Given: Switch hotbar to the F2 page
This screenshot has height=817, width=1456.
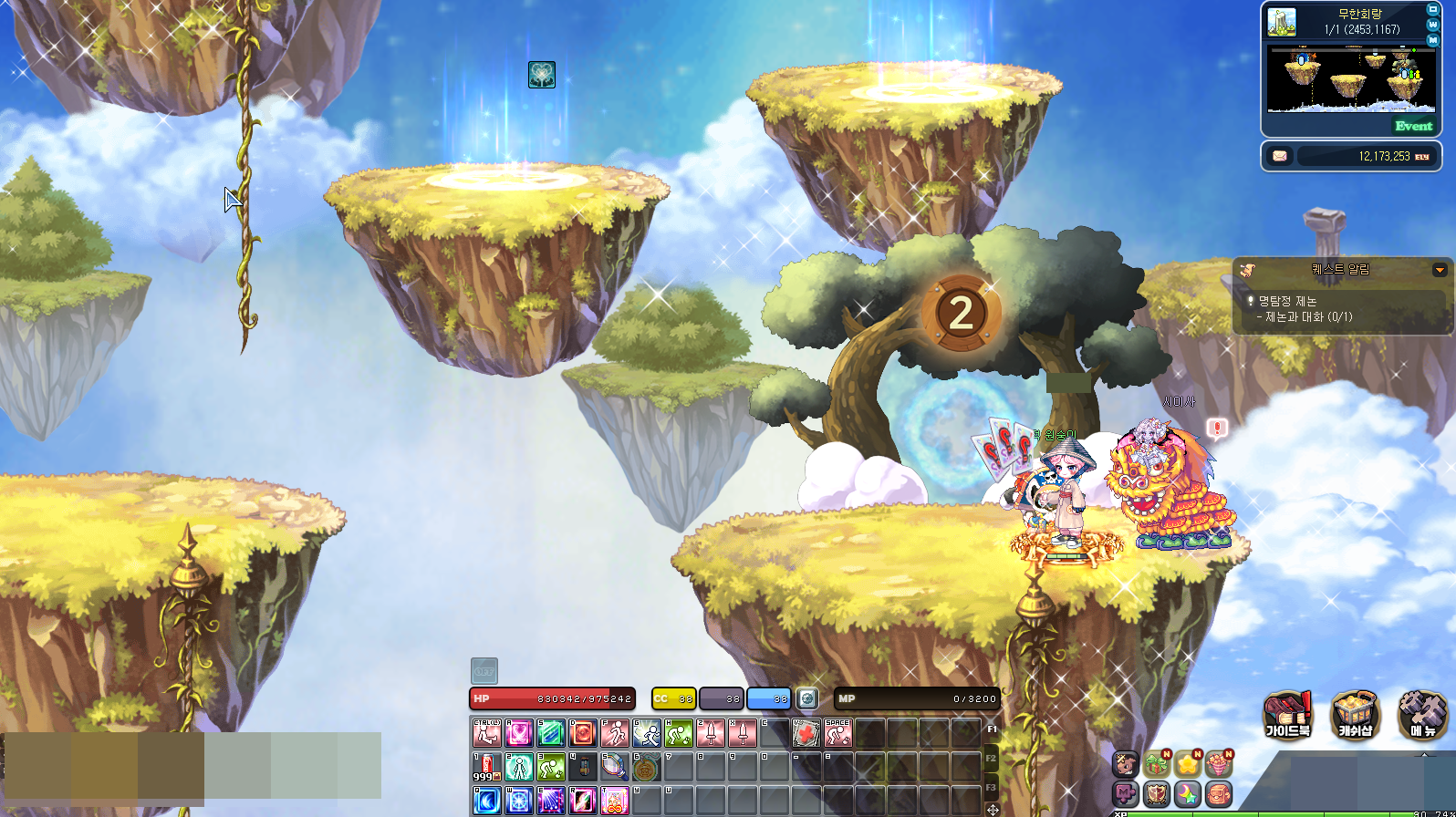Looking at the screenshot, I should coord(992,758).
